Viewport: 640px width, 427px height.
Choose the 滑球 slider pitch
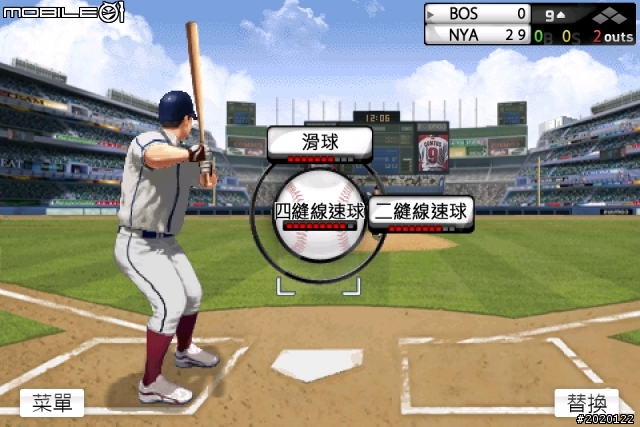click(x=320, y=144)
